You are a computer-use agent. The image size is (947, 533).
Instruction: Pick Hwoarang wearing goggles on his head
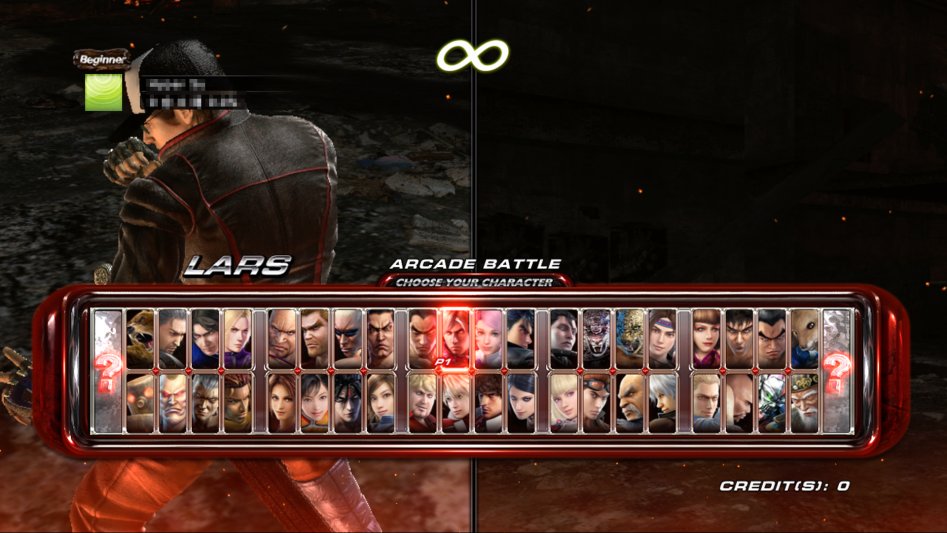[x=597, y=402]
